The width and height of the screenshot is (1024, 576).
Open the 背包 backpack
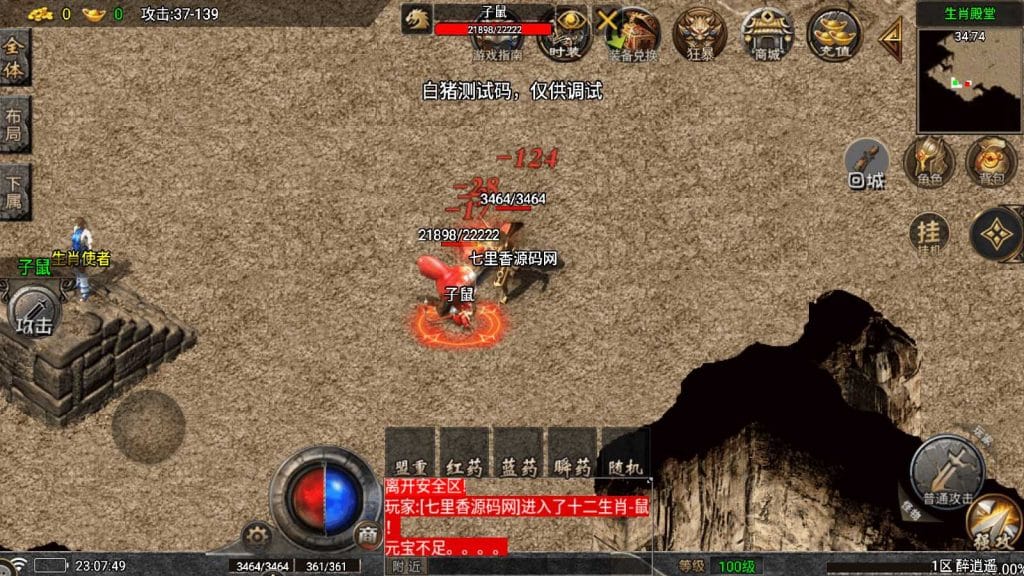click(990, 160)
